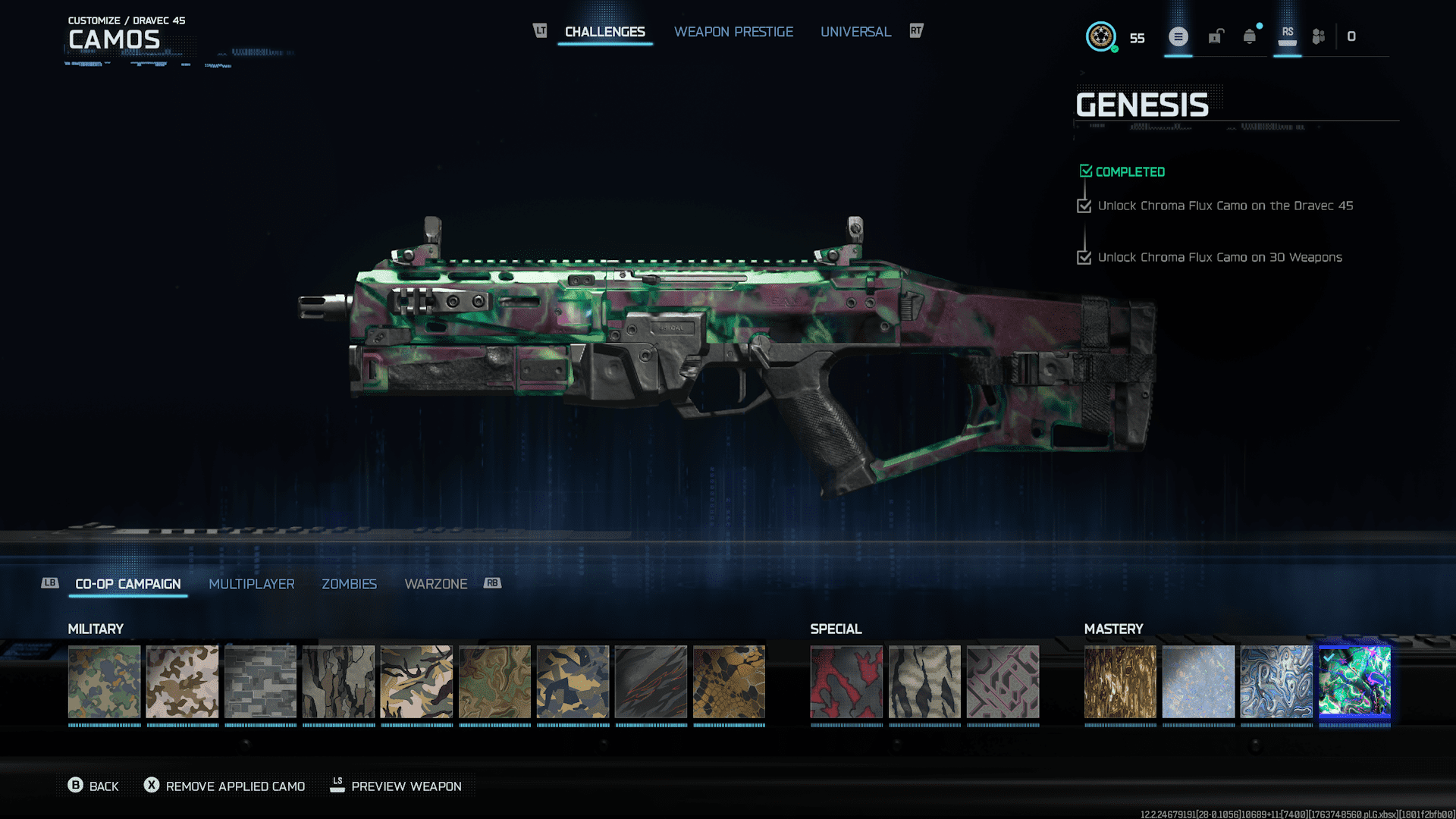This screenshot has height=819, width=1456.
Task: Open the Weapon Prestige tab
Action: click(733, 32)
